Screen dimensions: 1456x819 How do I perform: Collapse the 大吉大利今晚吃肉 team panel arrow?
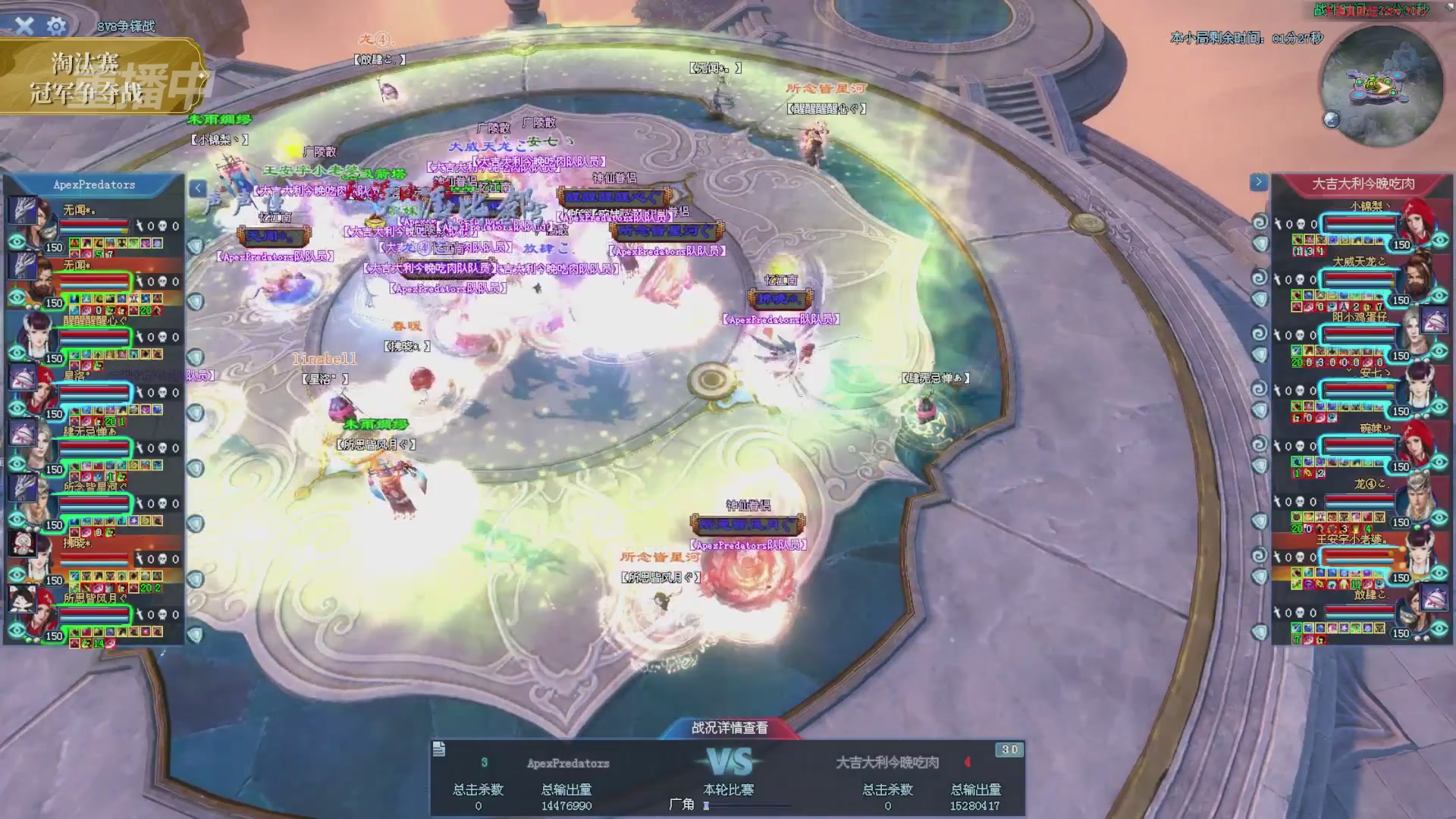[x=1258, y=182]
